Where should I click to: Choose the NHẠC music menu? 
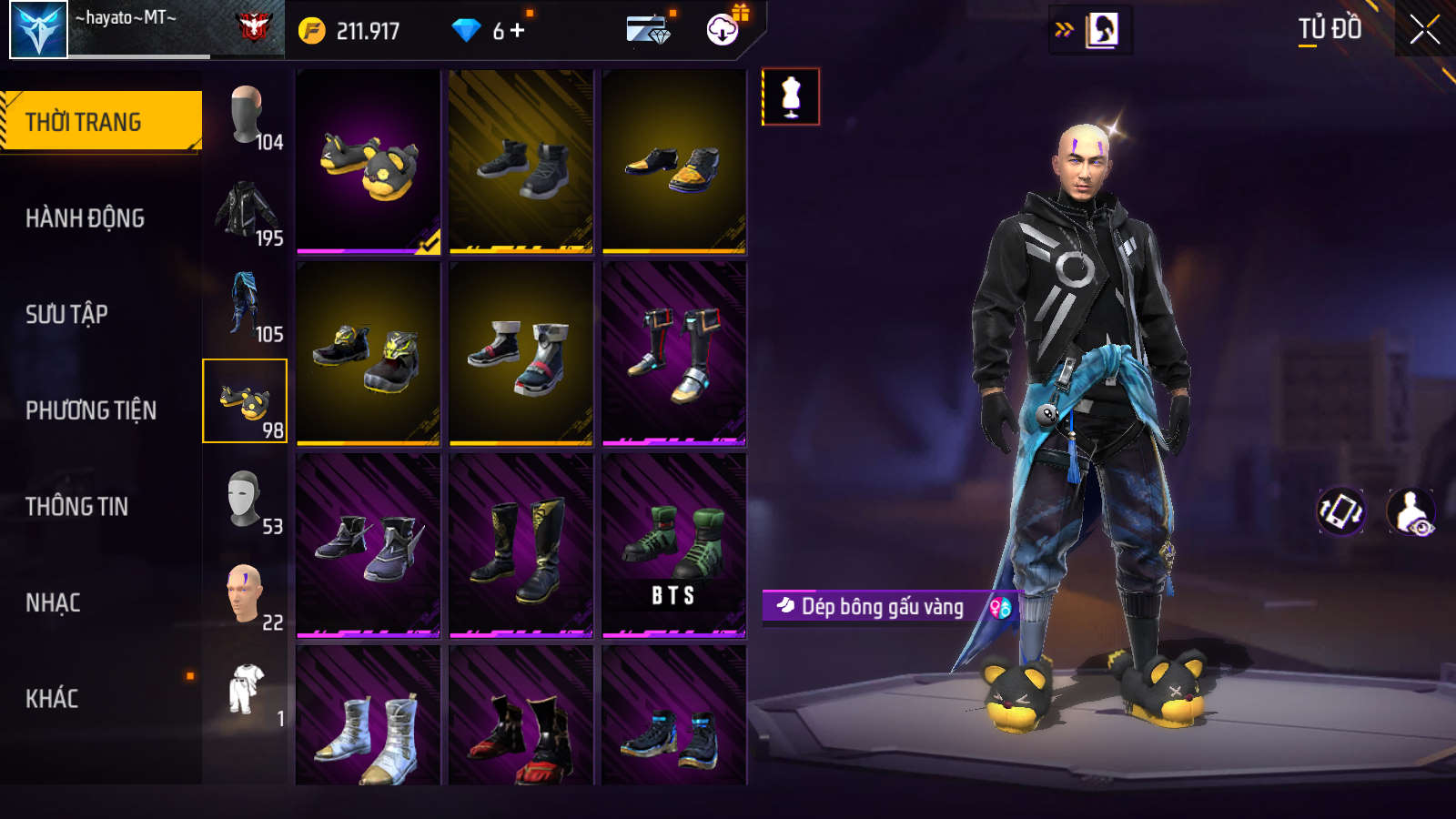point(53,602)
